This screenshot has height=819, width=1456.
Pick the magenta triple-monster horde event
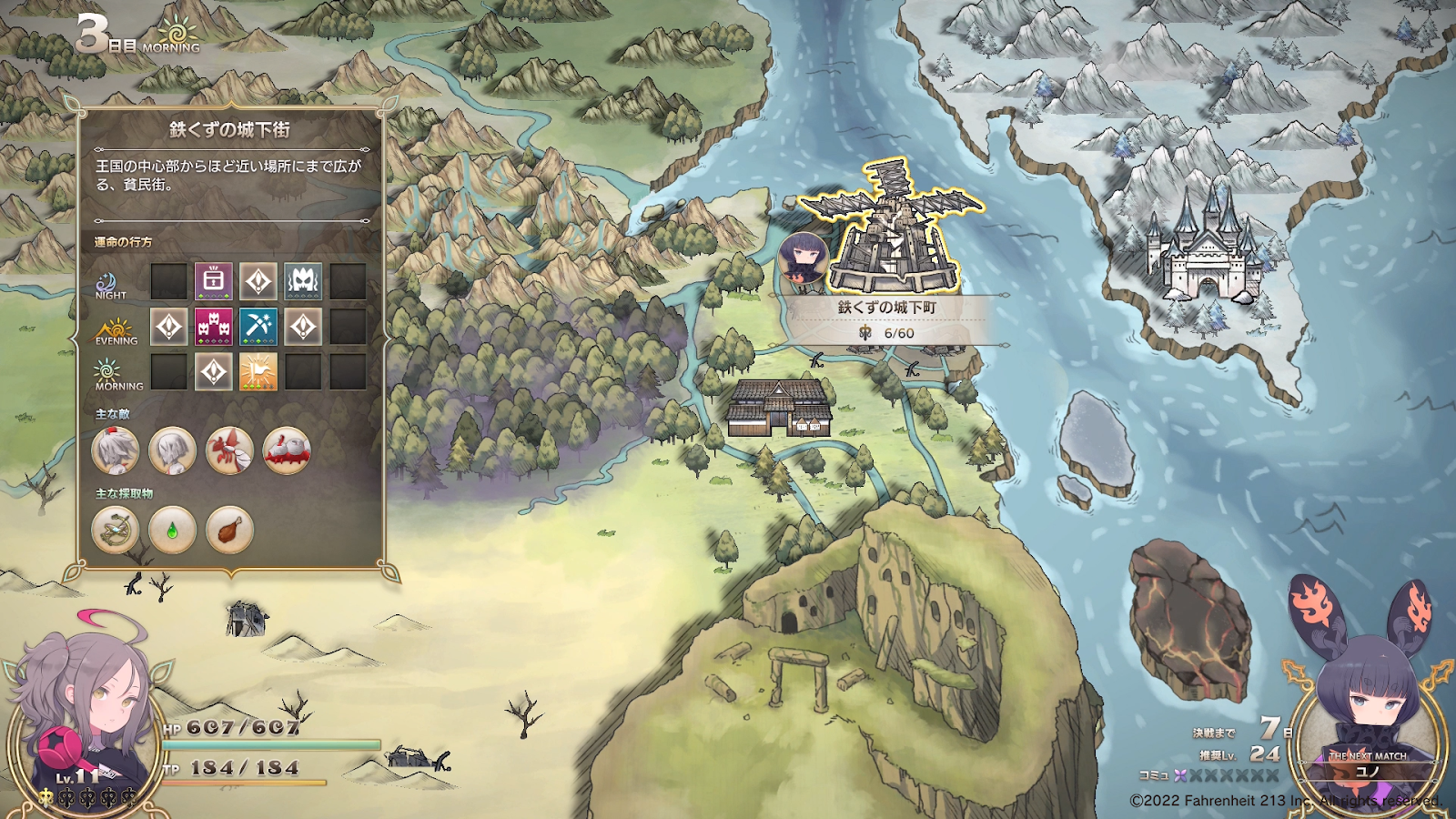coord(214,327)
